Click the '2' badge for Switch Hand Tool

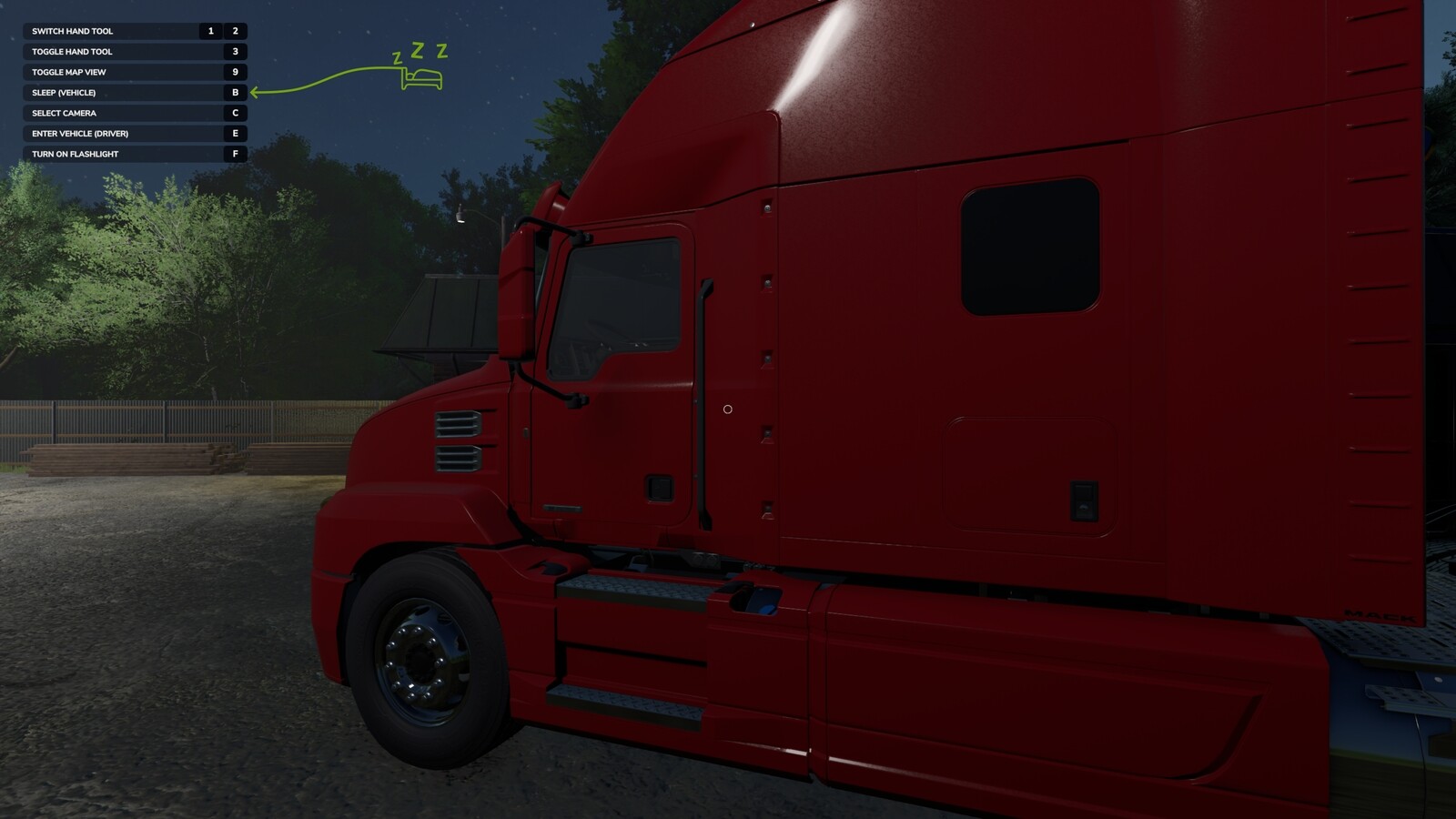click(x=234, y=30)
